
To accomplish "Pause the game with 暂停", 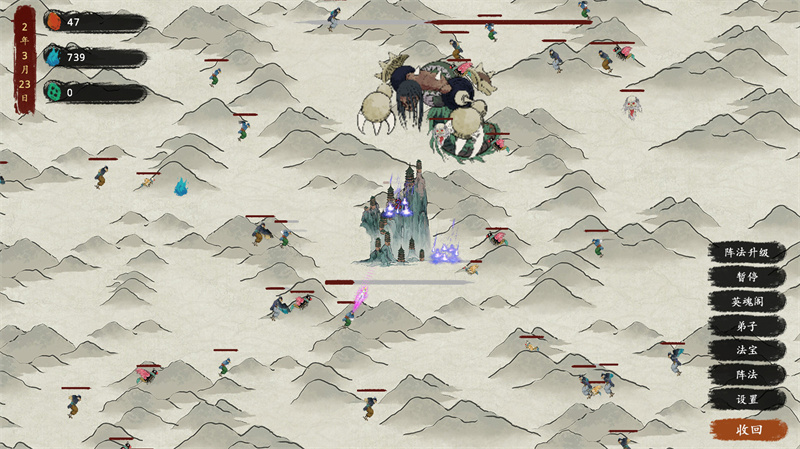I will 747,277.
